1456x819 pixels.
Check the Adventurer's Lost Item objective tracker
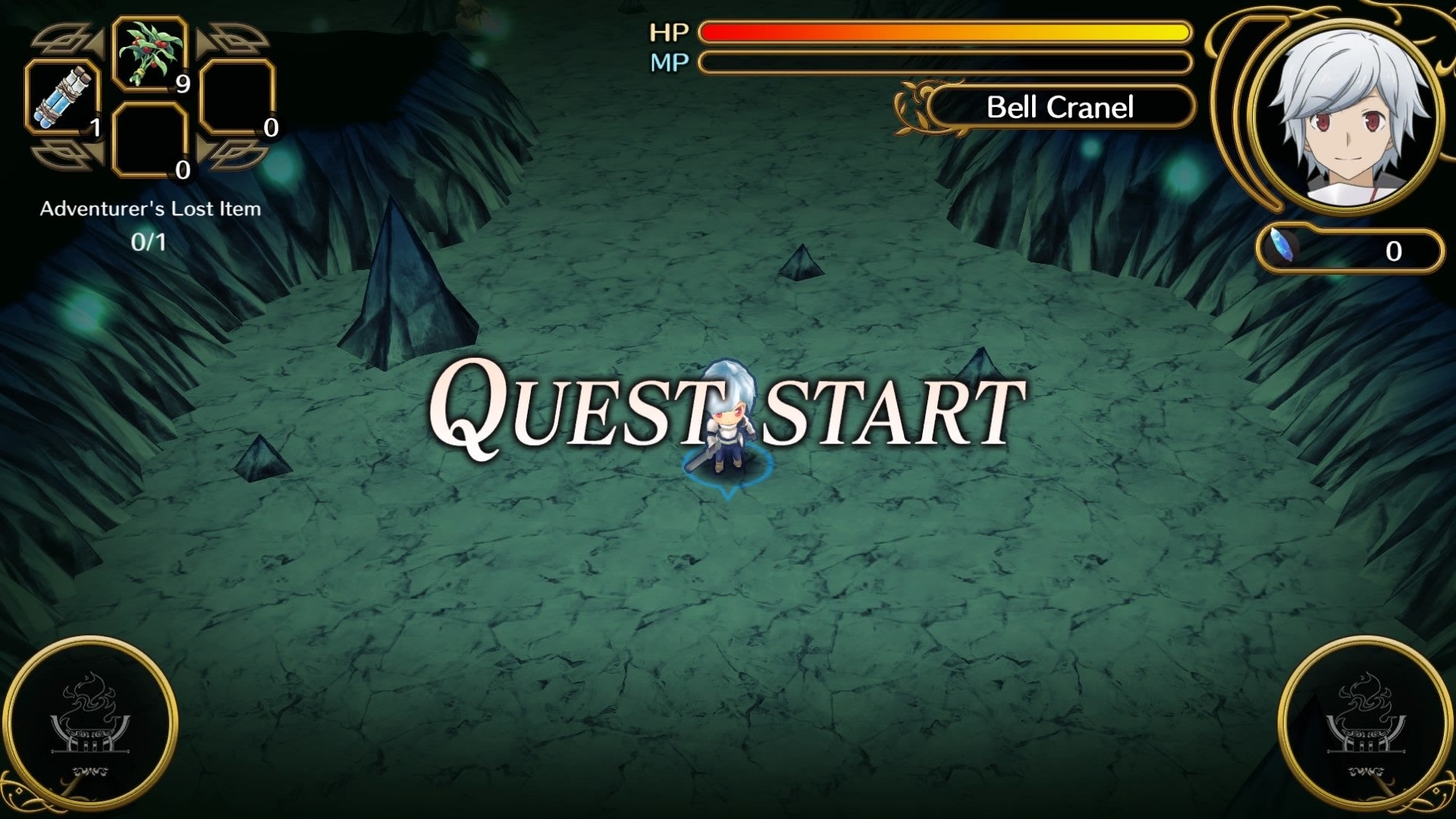(149, 224)
